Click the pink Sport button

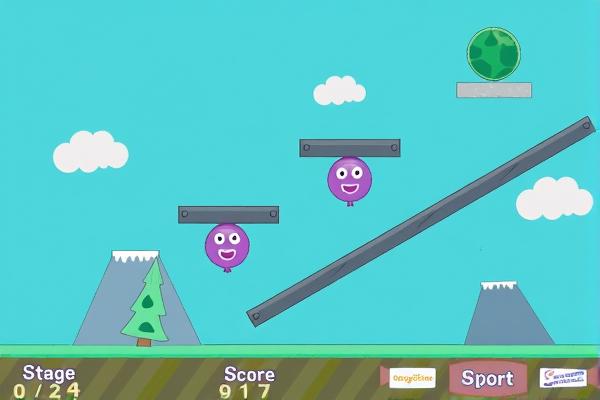pyautogui.click(x=487, y=378)
